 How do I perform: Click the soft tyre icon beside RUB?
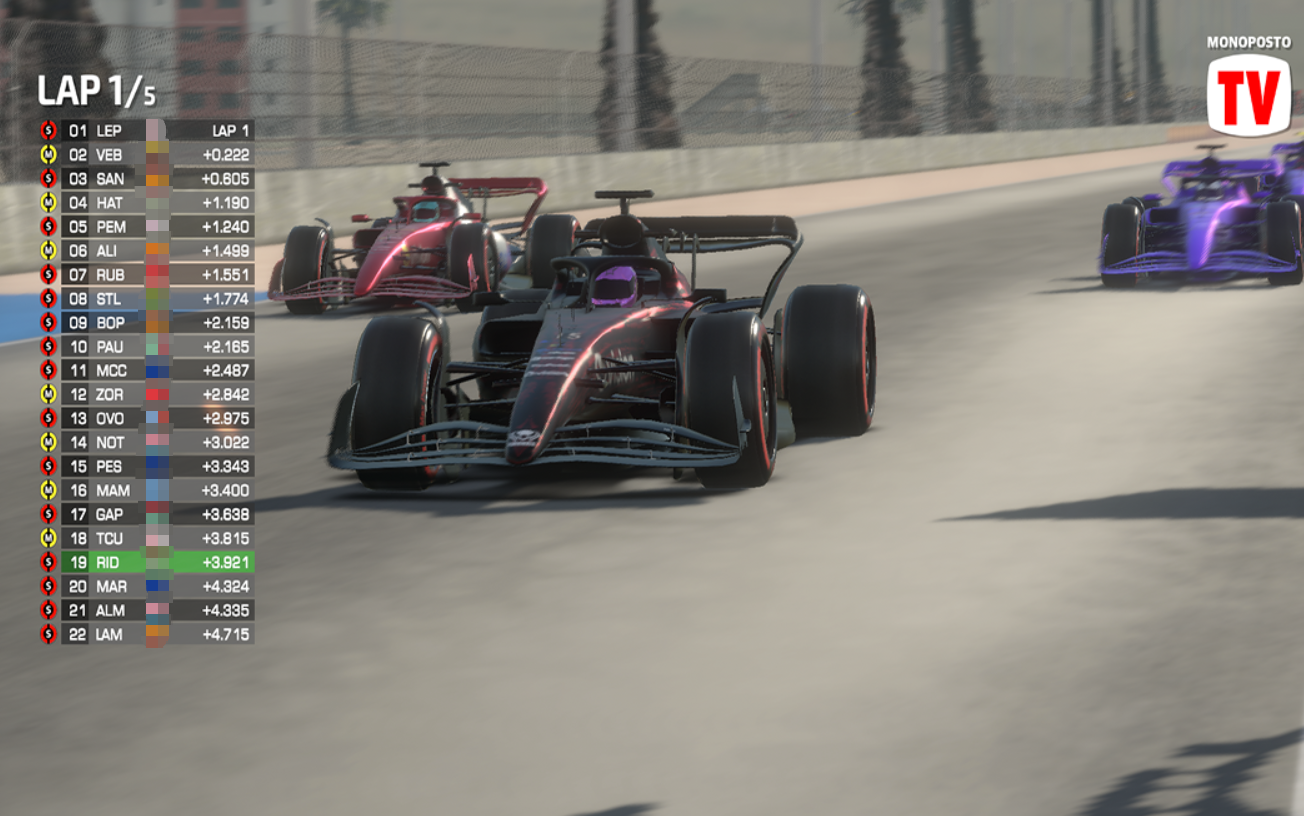coord(47,275)
